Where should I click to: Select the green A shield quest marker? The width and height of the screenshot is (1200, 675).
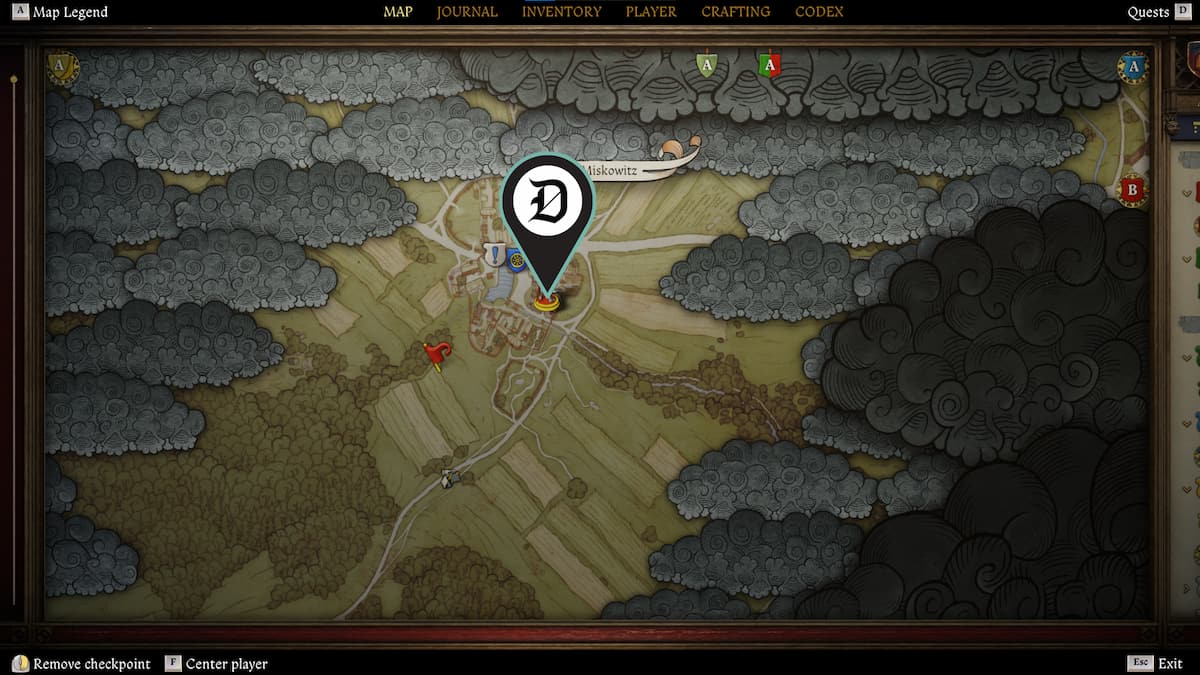pyautogui.click(x=707, y=66)
